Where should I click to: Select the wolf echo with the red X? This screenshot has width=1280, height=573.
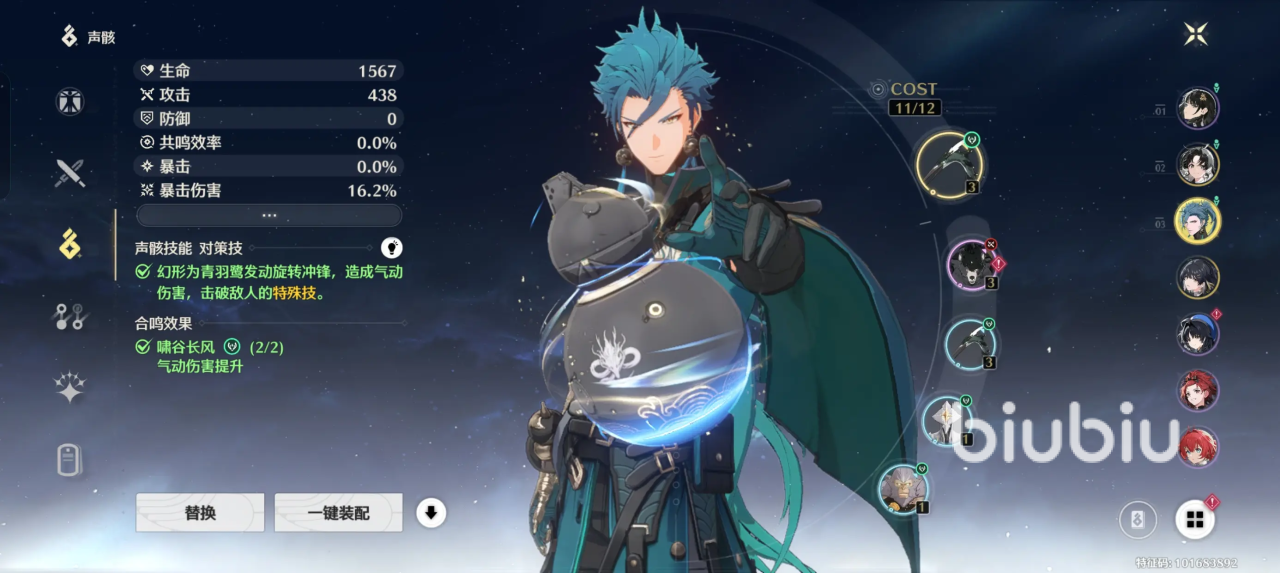pyautogui.click(x=971, y=265)
